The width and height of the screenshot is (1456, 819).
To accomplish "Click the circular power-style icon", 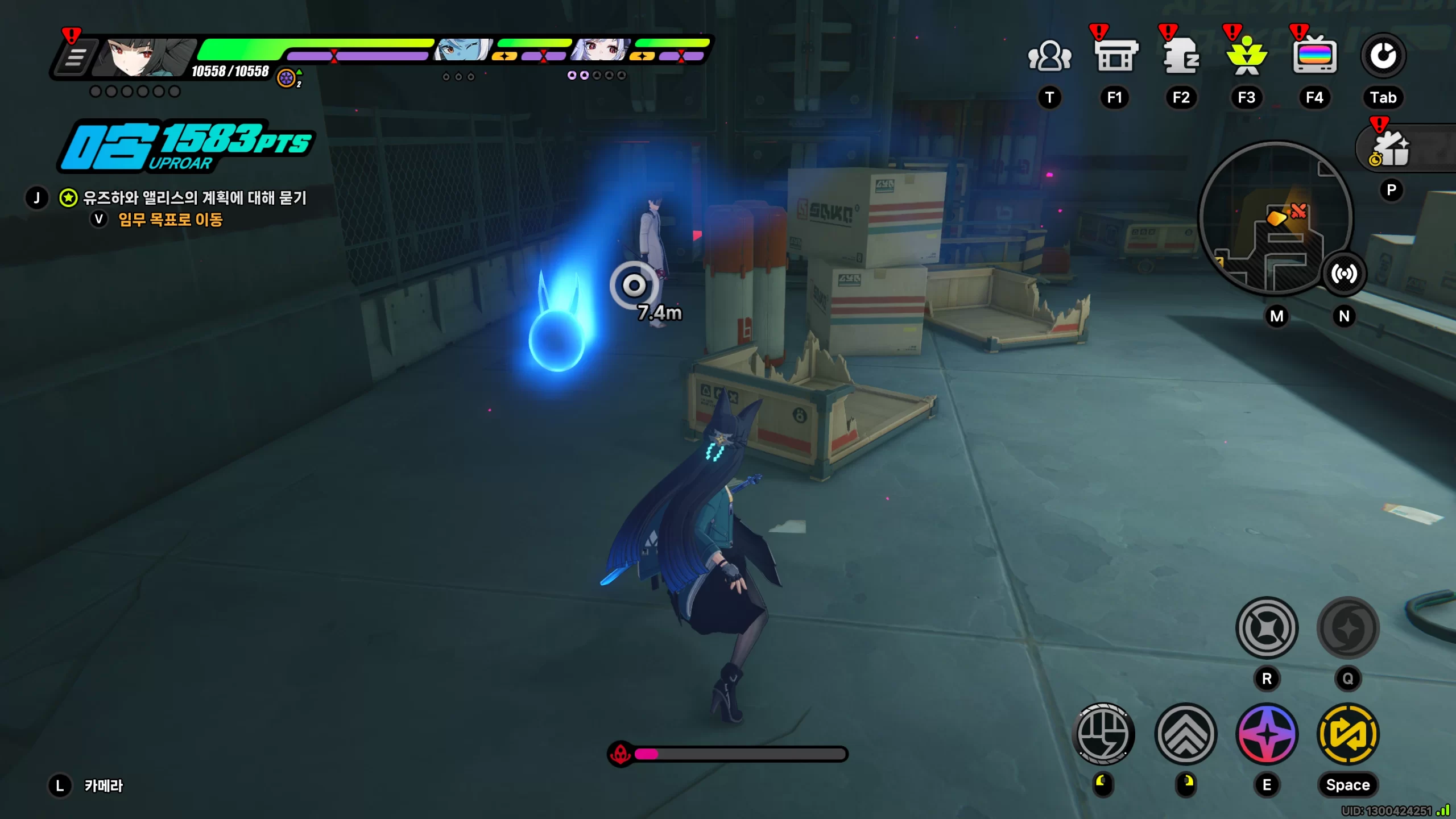I will 1383,56.
